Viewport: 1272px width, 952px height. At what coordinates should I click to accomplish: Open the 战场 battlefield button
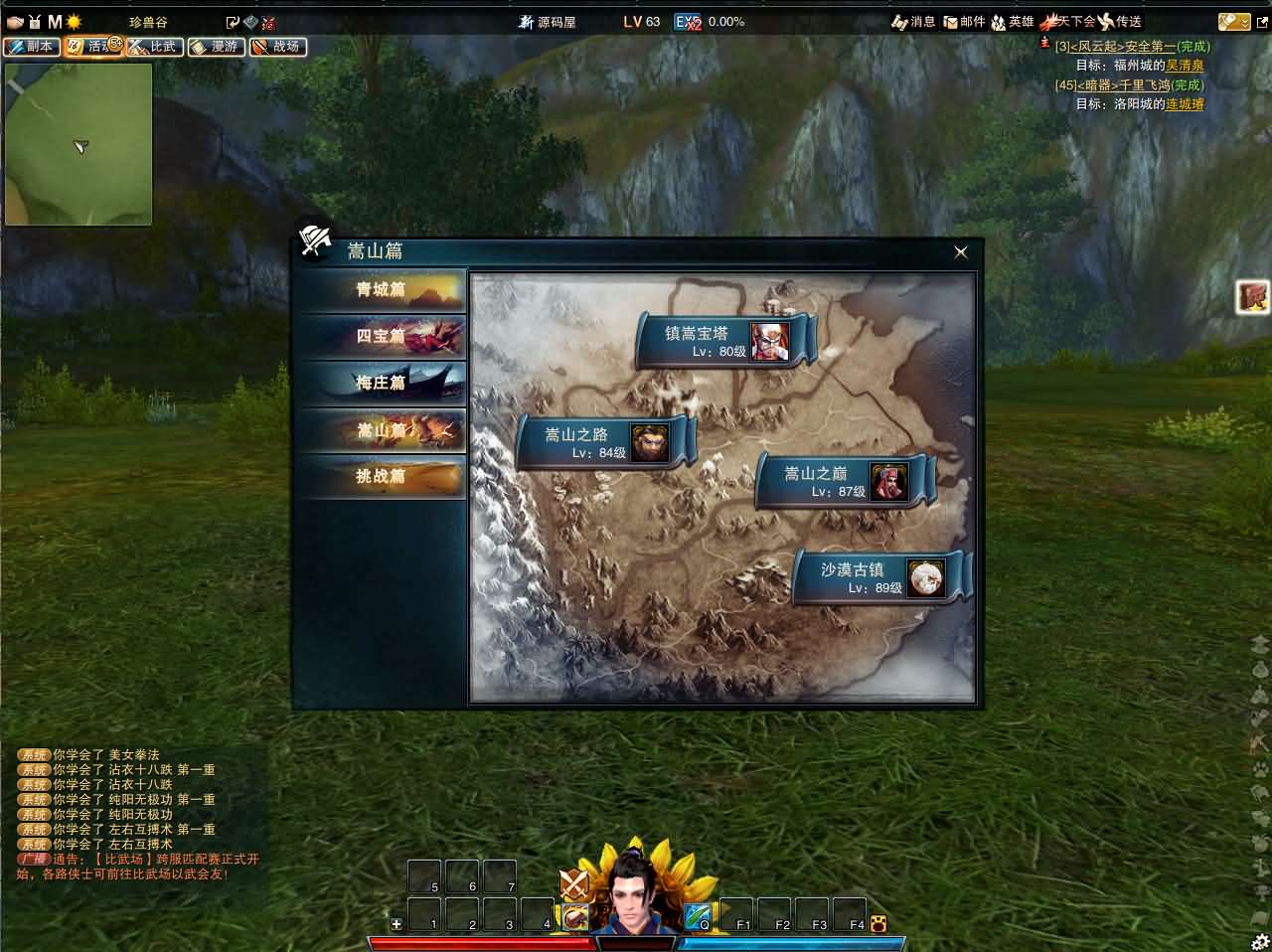coord(277,47)
